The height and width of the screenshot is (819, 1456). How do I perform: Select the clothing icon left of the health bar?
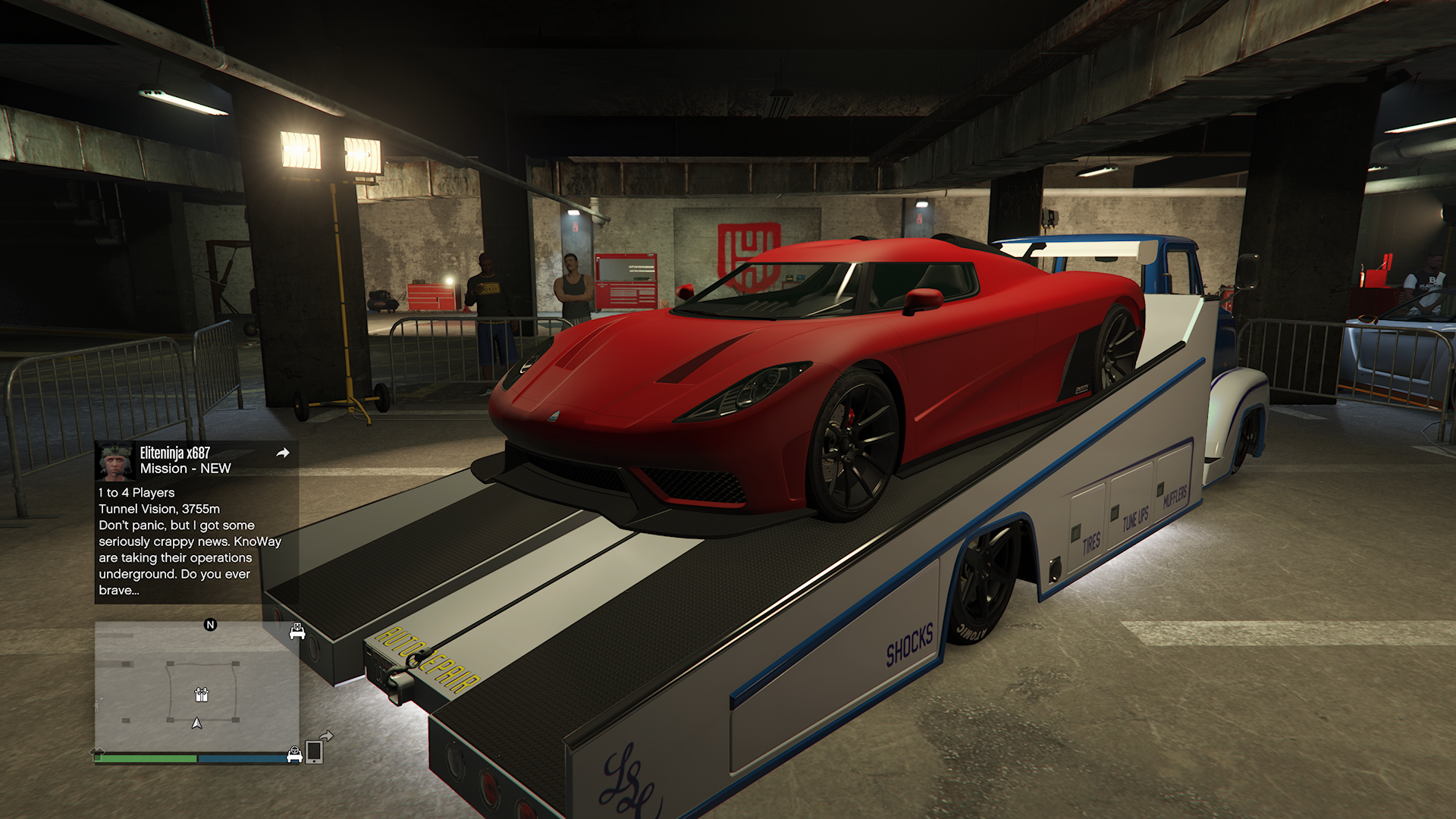(98, 753)
